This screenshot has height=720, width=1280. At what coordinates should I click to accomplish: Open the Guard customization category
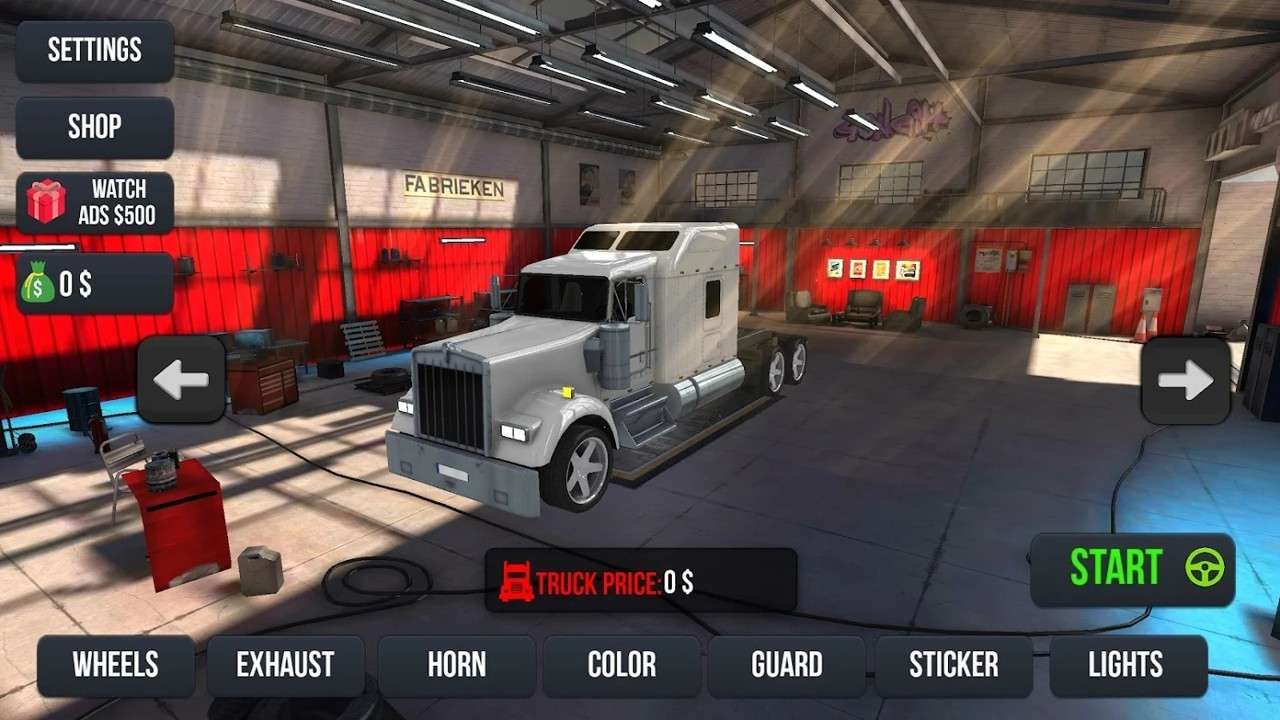pyautogui.click(x=787, y=665)
